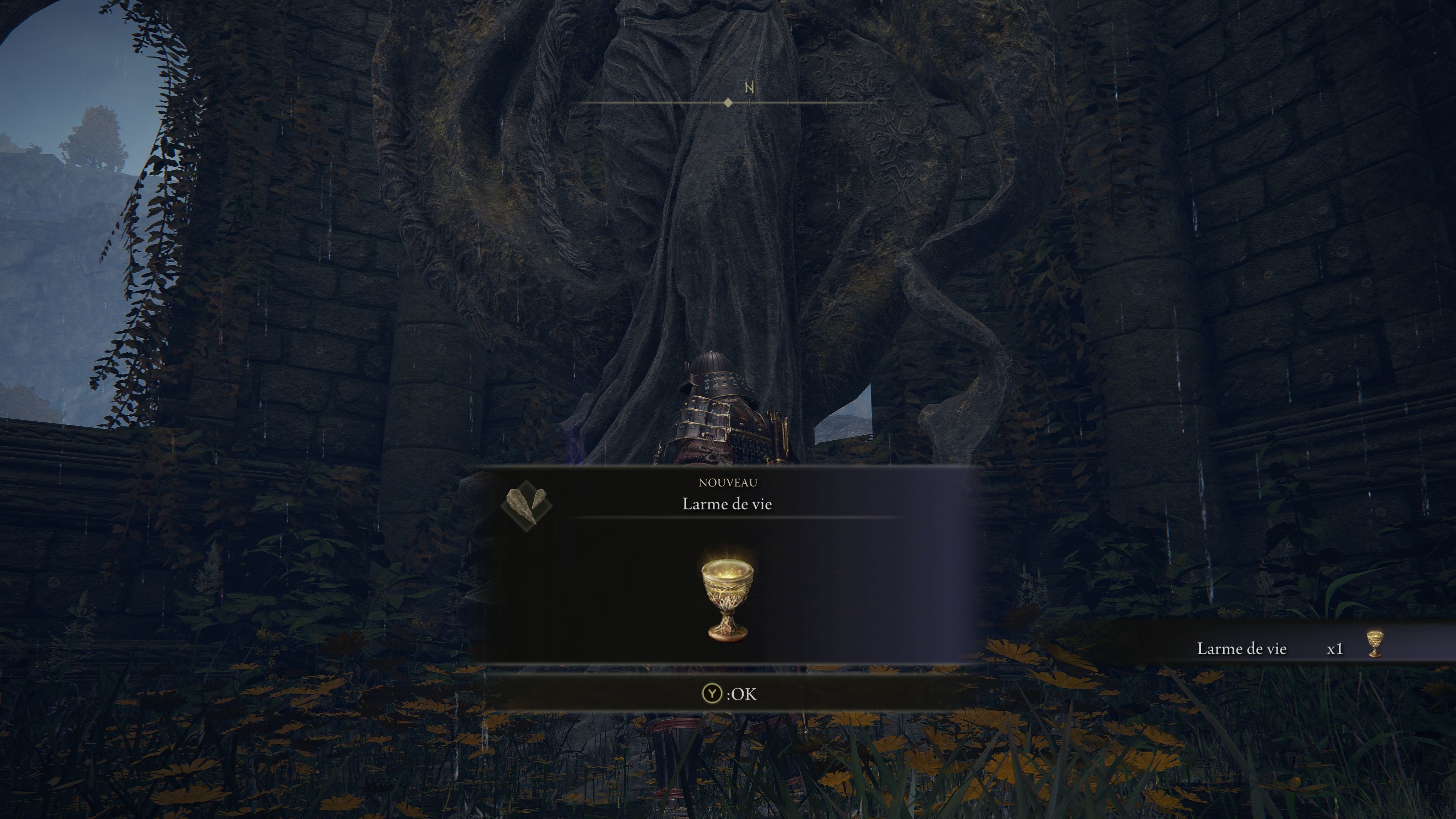The height and width of the screenshot is (819, 1456).
Task: Click the diamond marker on the compass bar
Action: tap(728, 102)
